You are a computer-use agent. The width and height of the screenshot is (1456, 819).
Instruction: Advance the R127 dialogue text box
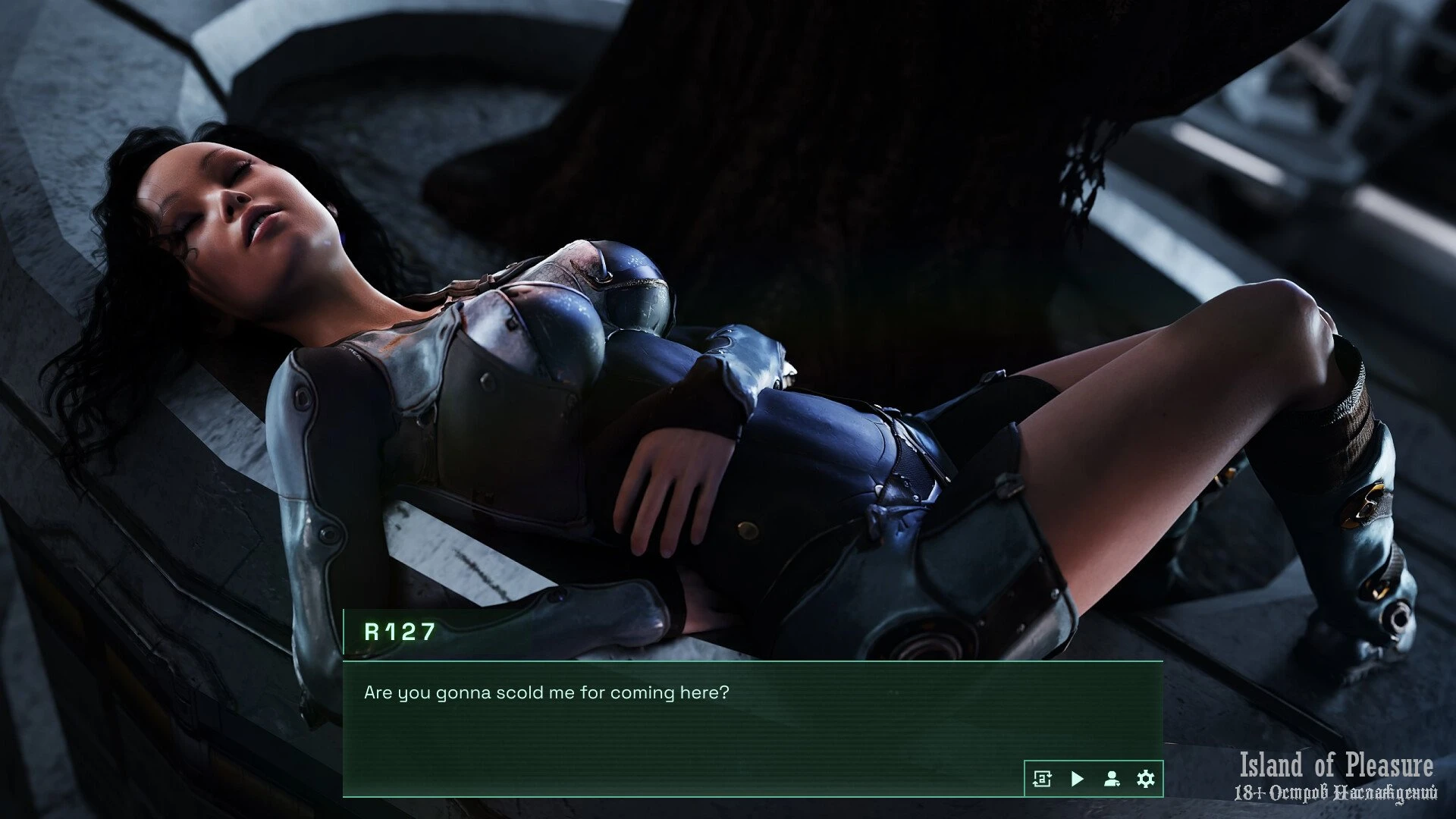[682, 720]
